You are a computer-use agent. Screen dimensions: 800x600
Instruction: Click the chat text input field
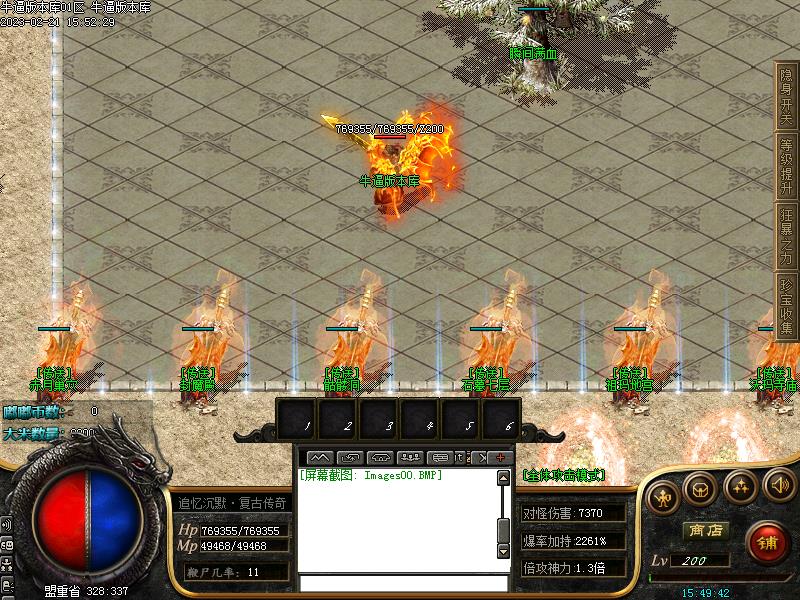402,582
